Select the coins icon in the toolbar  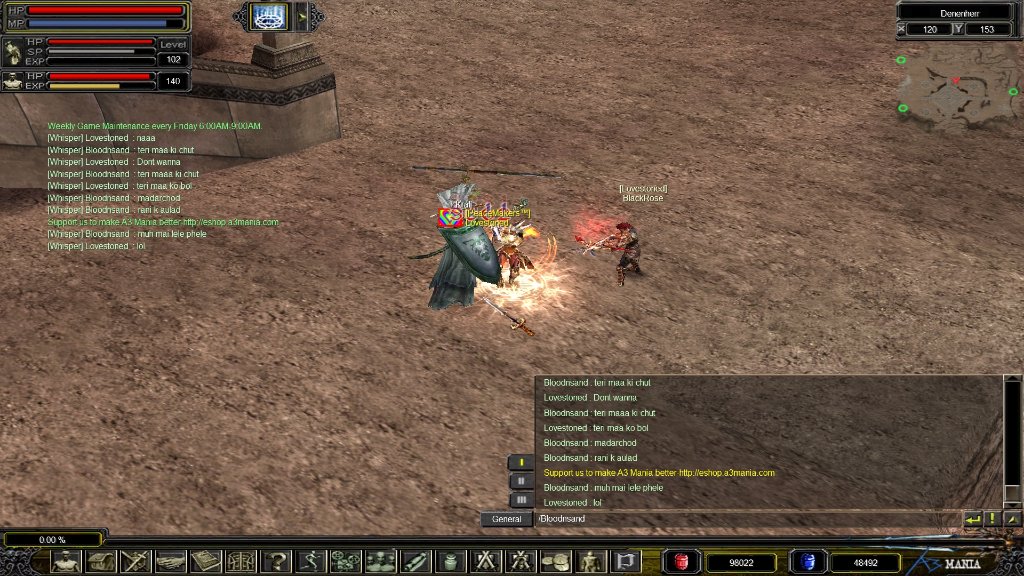point(555,561)
